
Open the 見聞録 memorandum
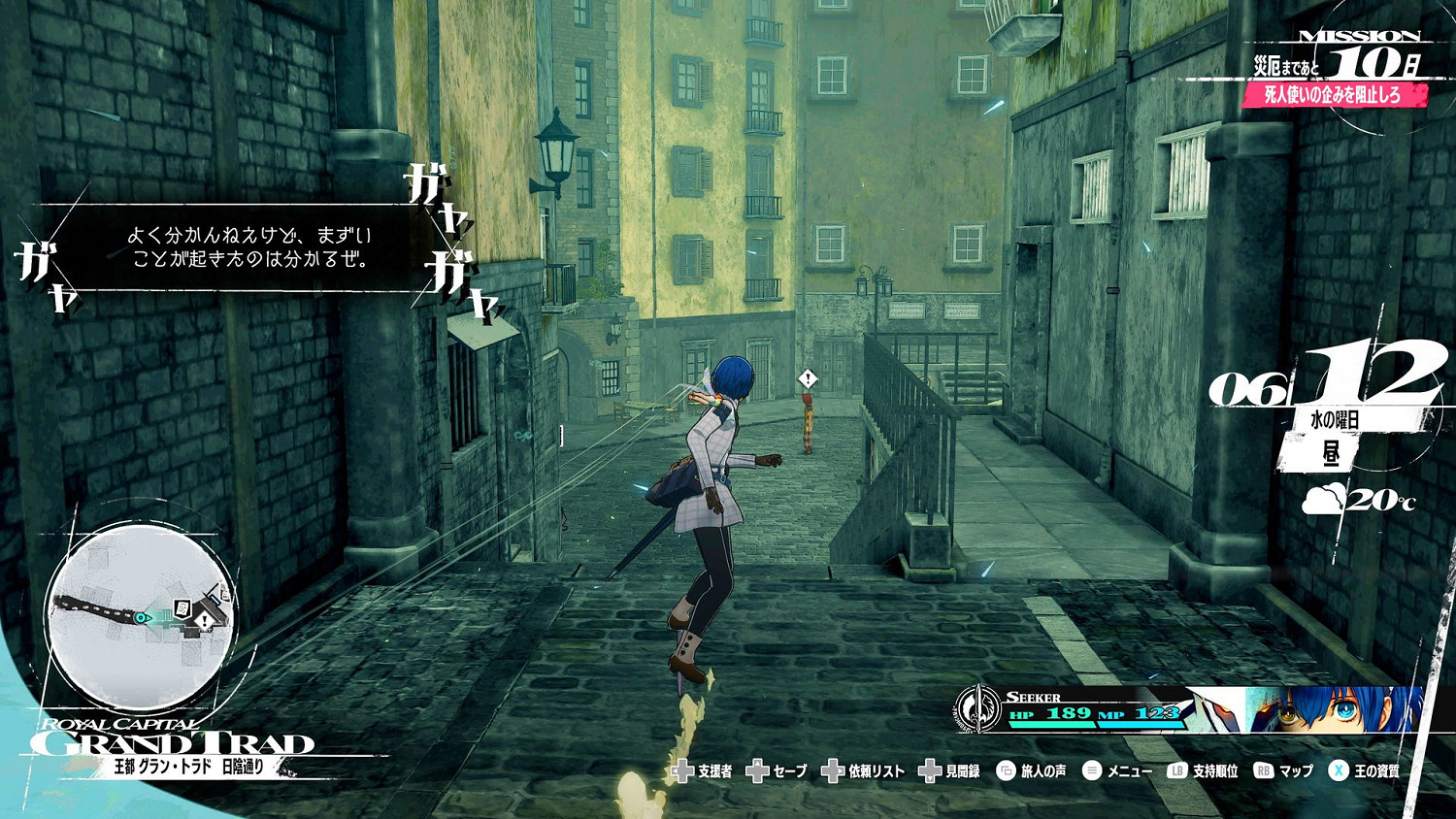coord(950,771)
